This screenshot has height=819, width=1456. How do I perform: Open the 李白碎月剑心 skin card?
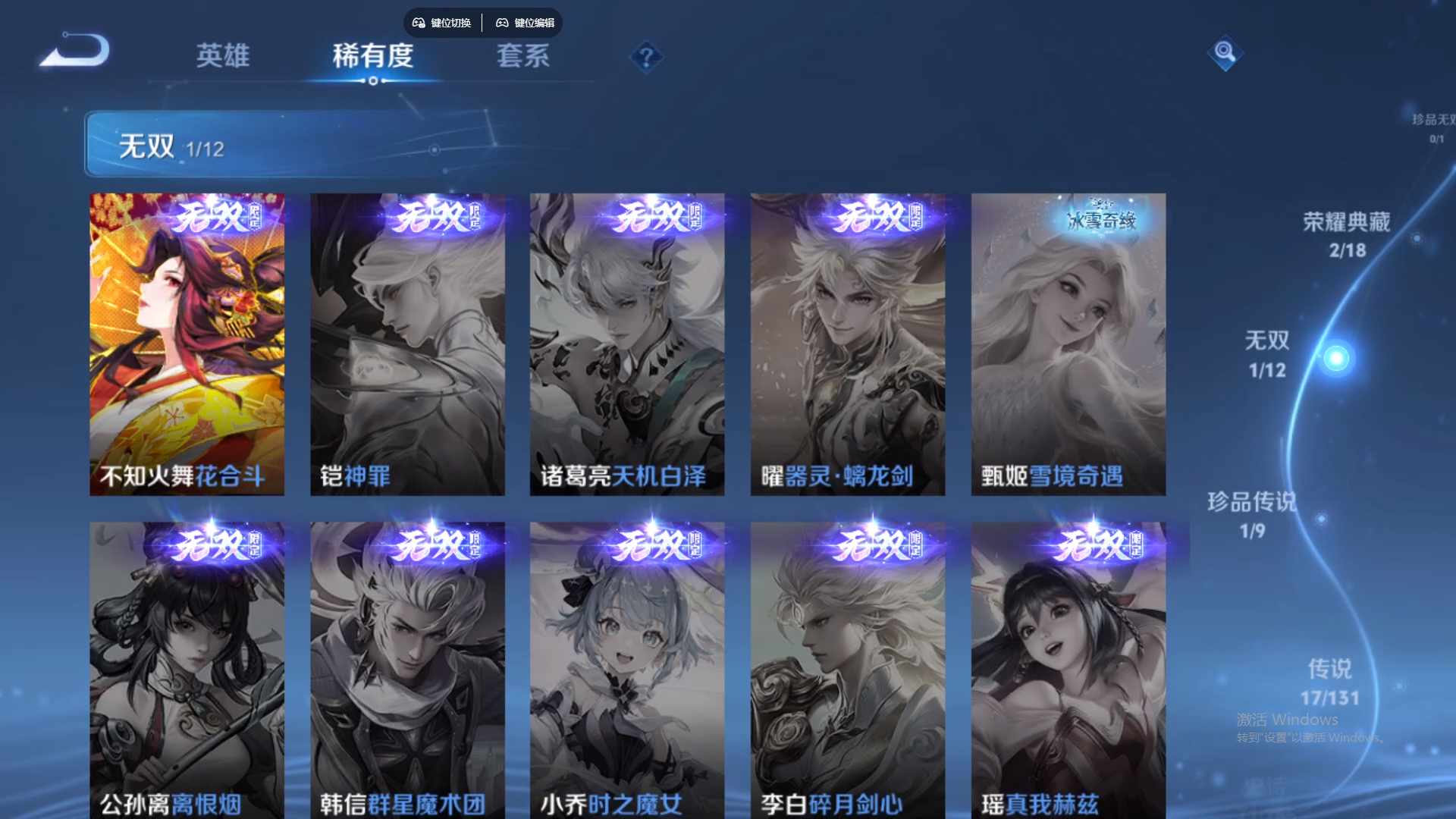coord(848,667)
